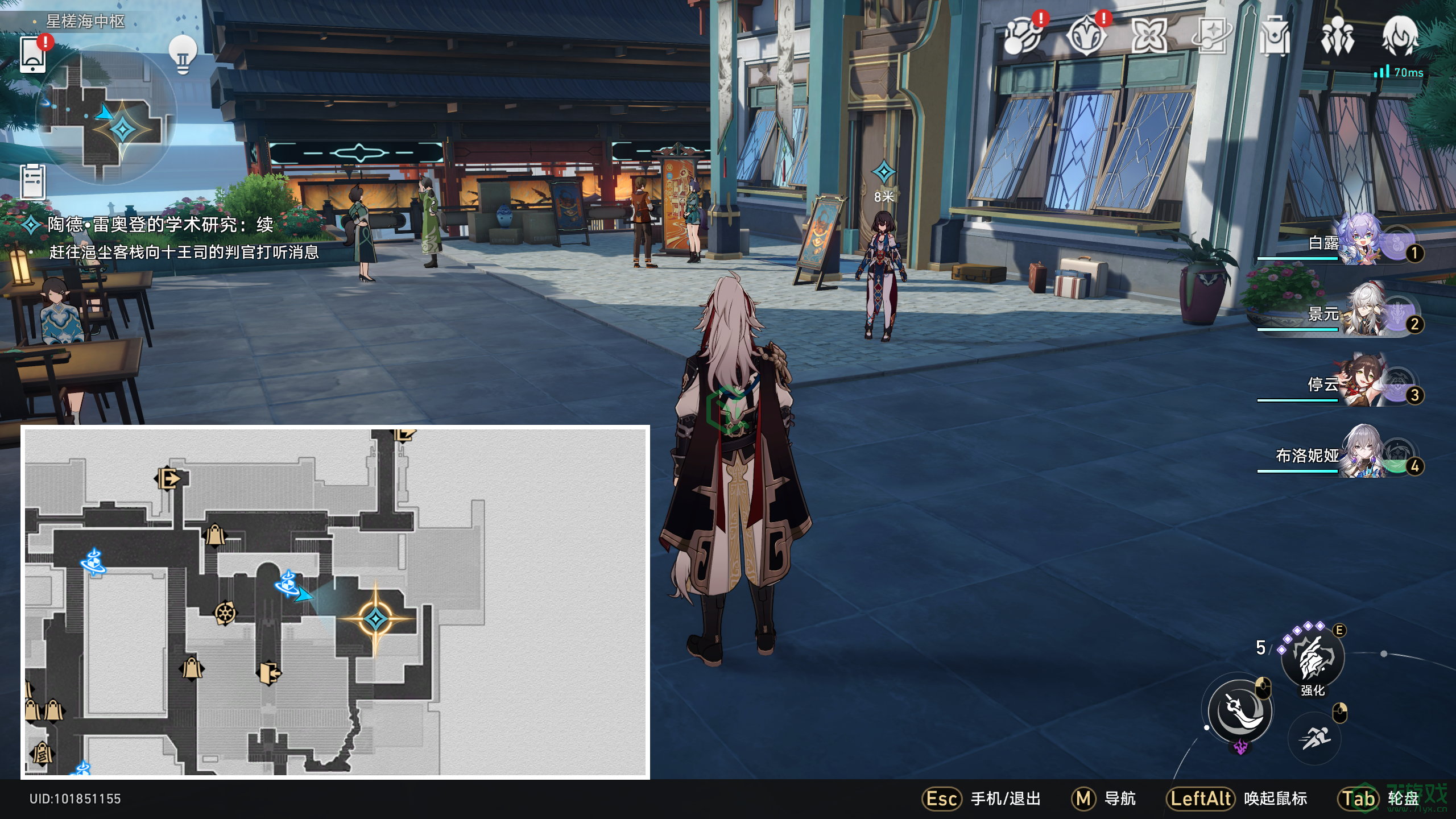Open the clipboard mission log icon
This screenshot has width=1456, height=819.
point(33,181)
